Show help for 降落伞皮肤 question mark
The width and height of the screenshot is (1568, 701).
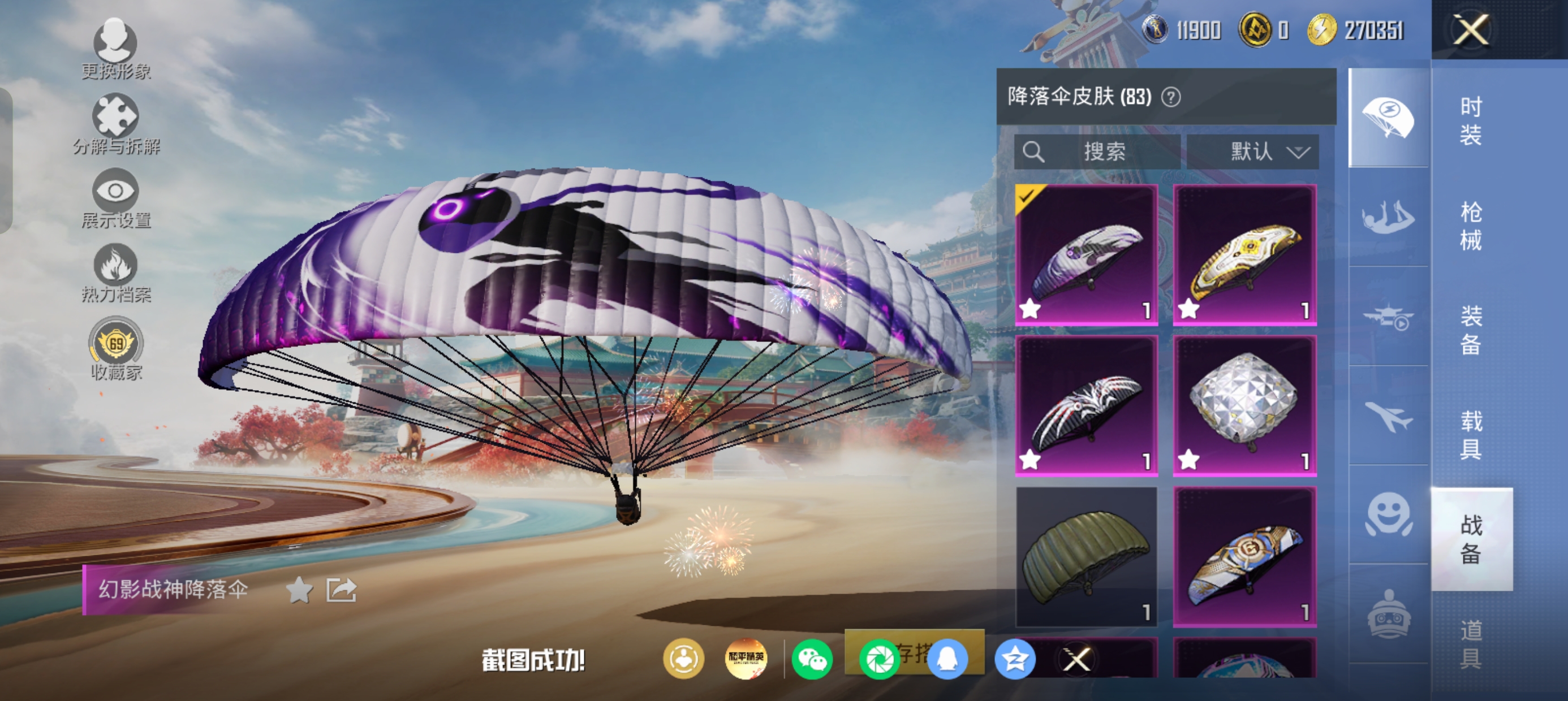(x=1171, y=97)
